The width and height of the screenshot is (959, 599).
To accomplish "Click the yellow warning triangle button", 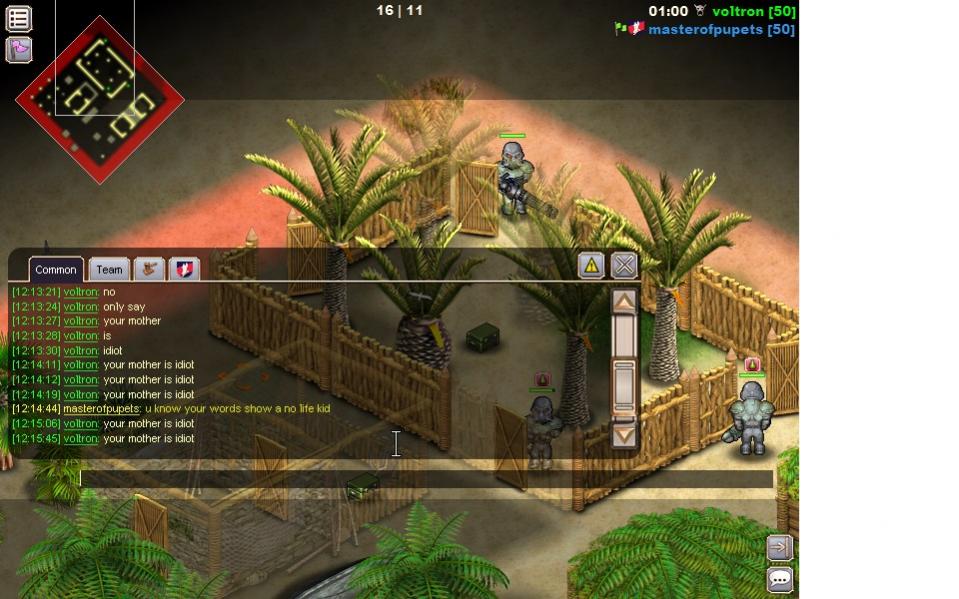I will point(591,265).
